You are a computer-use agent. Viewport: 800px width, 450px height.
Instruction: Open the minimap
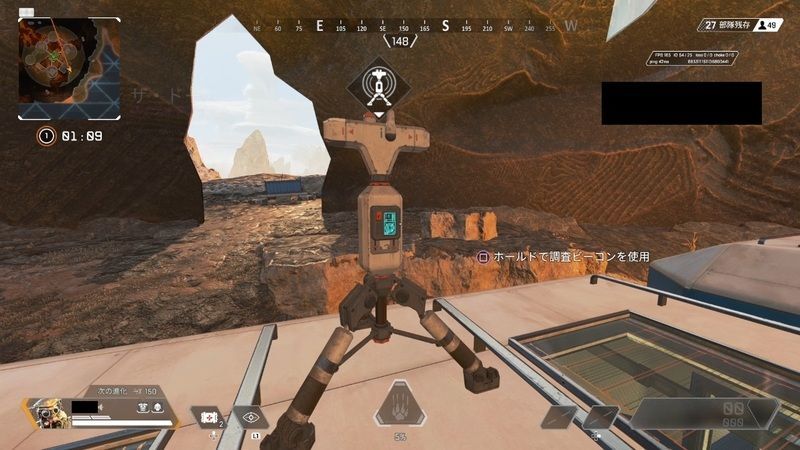pos(69,68)
